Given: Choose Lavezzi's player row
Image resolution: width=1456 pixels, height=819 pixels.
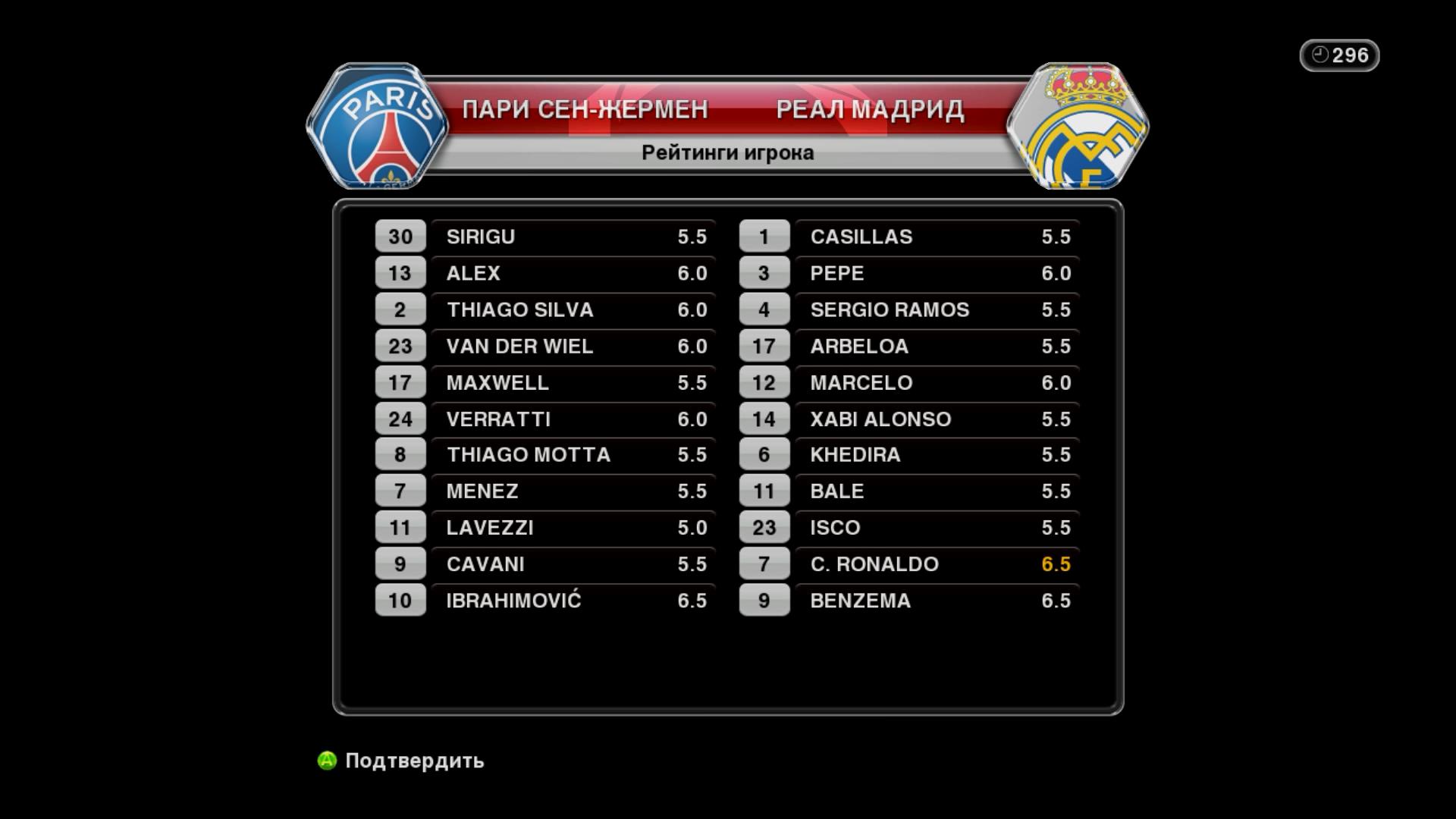Looking at the screenshot, I should click(573, 527).
